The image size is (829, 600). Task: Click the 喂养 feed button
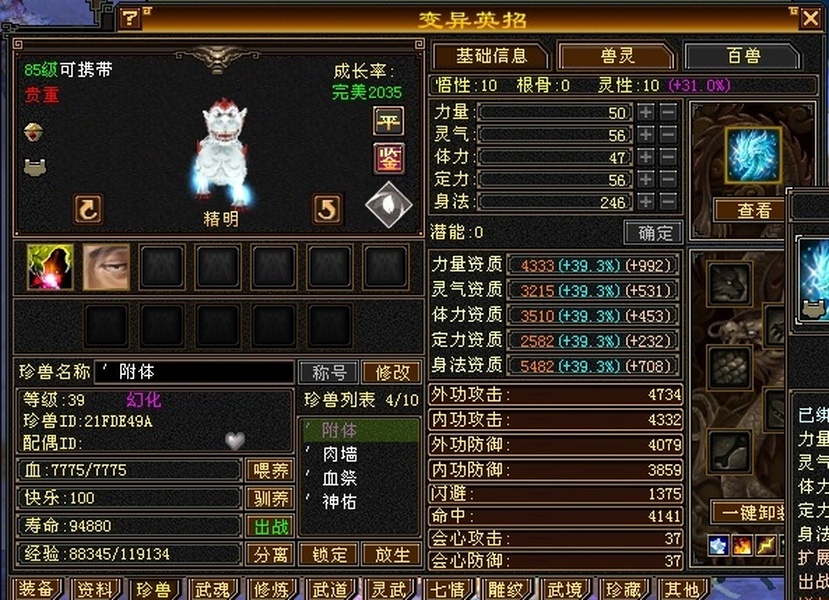pyautogui.click(x=269, y=470)
